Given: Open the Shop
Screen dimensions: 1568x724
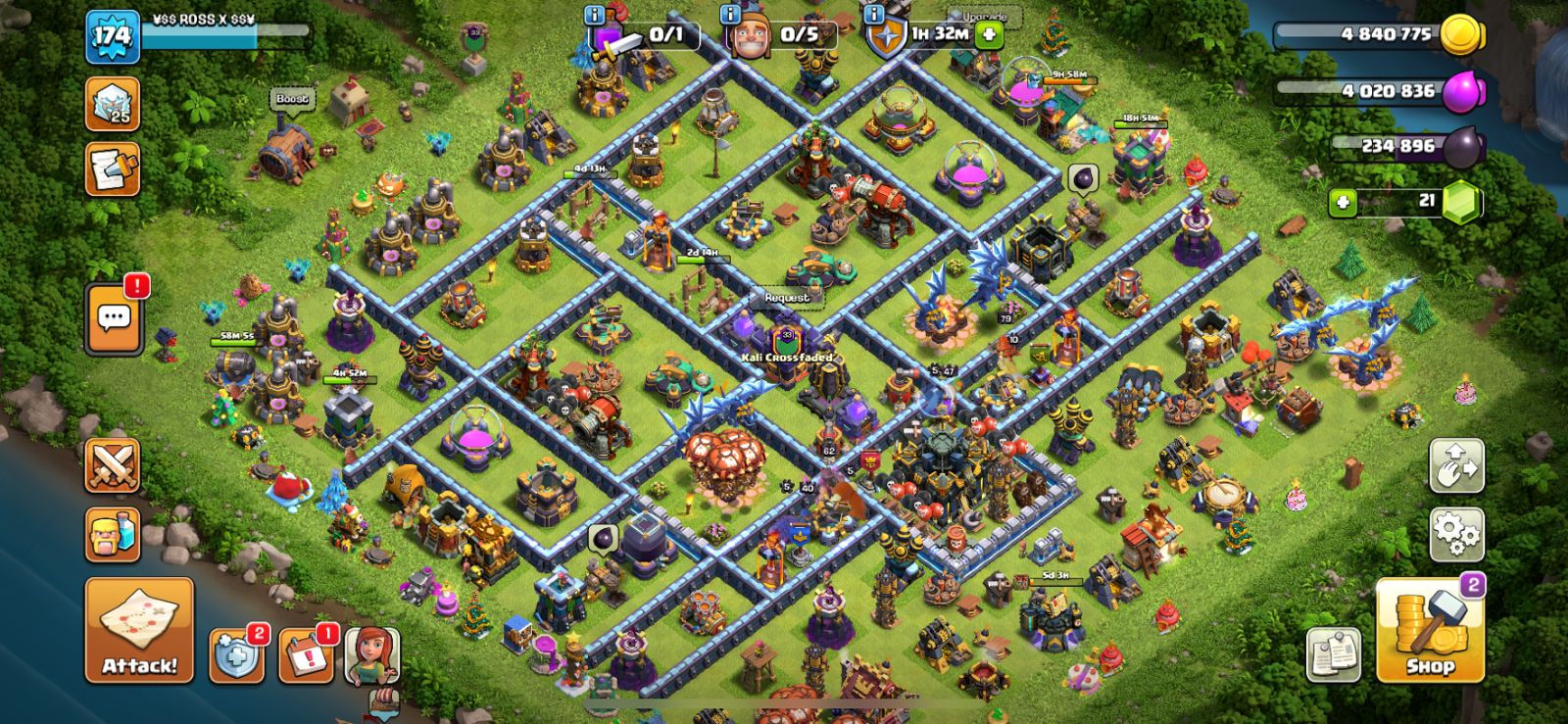Looking at the screenshot, I should 1430,631.
